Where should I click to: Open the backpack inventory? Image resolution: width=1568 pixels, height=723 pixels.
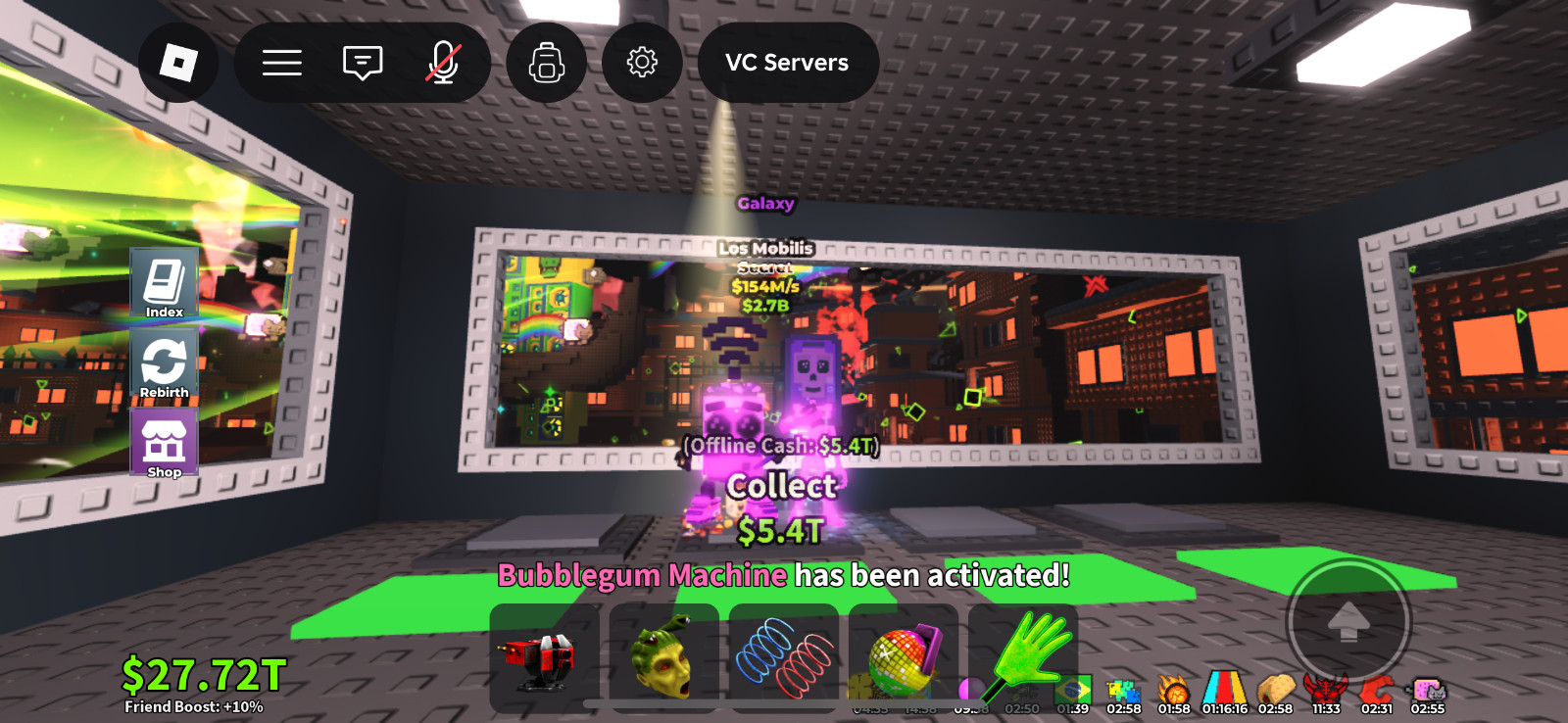548,61
